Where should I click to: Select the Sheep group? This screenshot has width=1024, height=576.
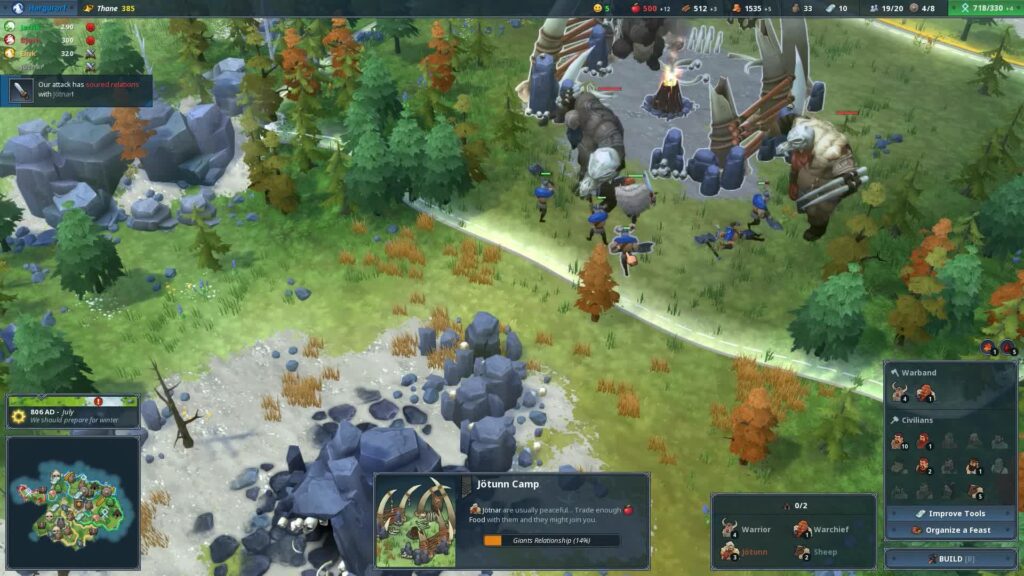818,552
